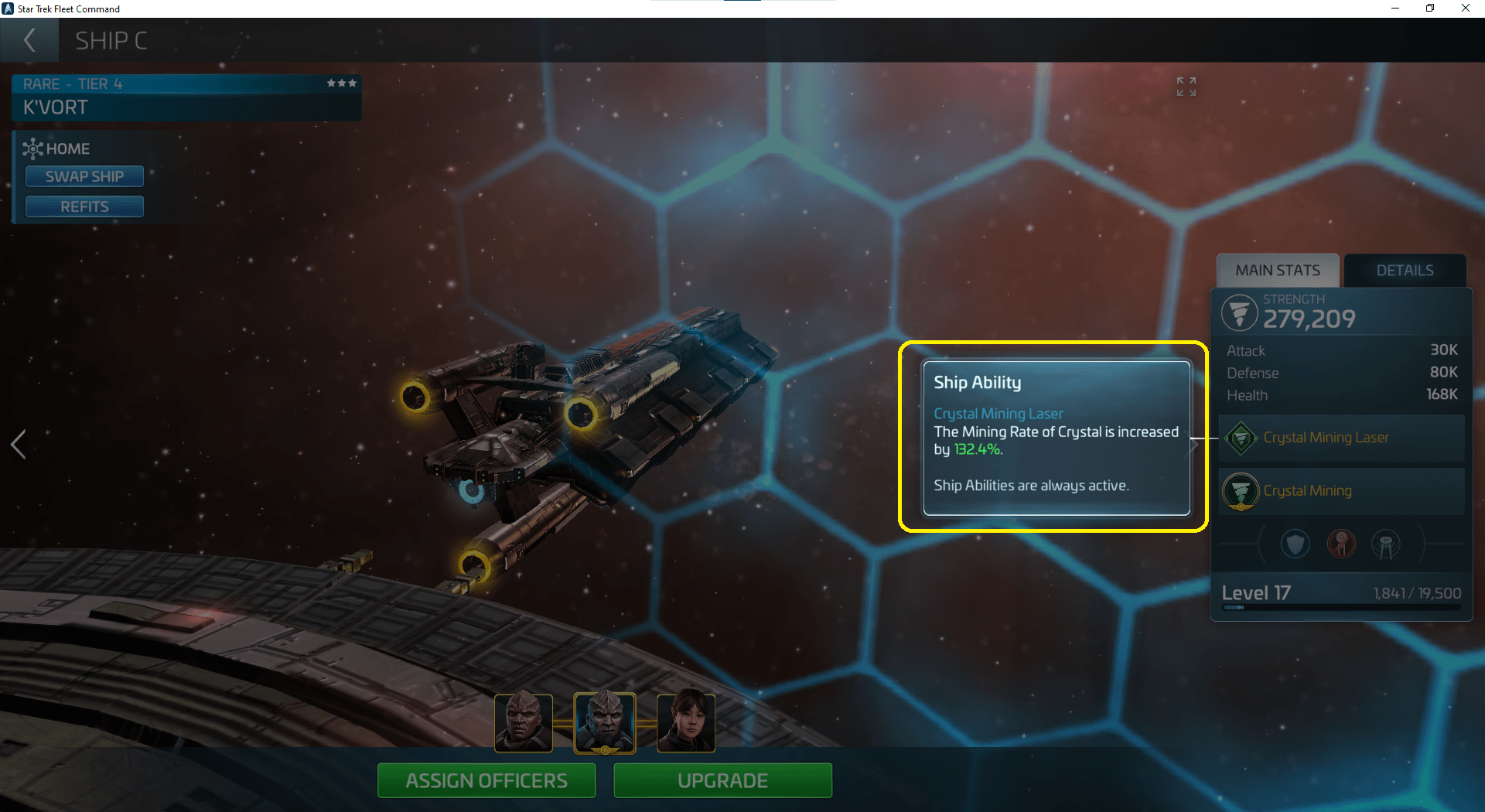Select the left officer portrait
This screenshot has width=1485, height=812.
[x=523, y=722]
